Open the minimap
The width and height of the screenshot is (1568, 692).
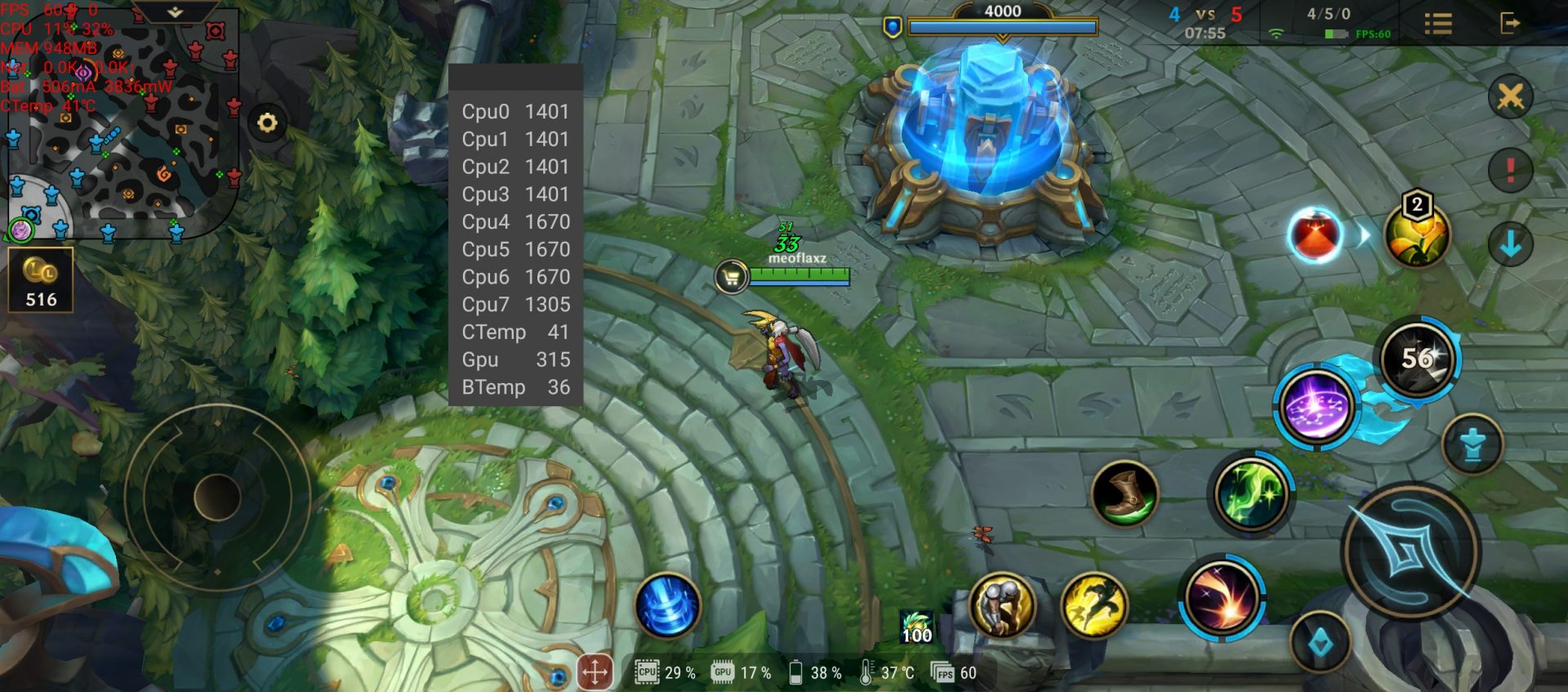click(122, 123)
